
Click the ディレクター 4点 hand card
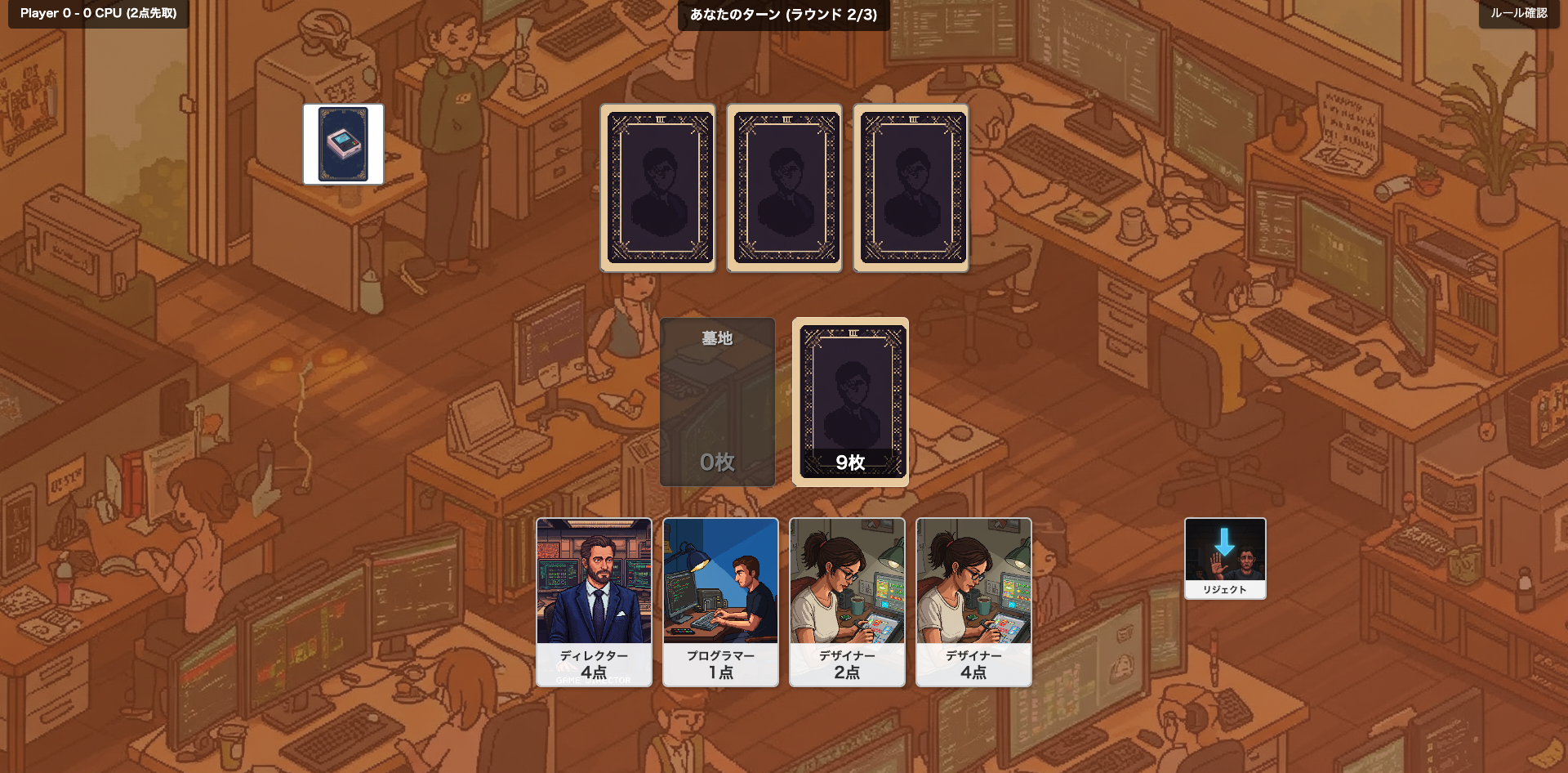click(594, 602)
